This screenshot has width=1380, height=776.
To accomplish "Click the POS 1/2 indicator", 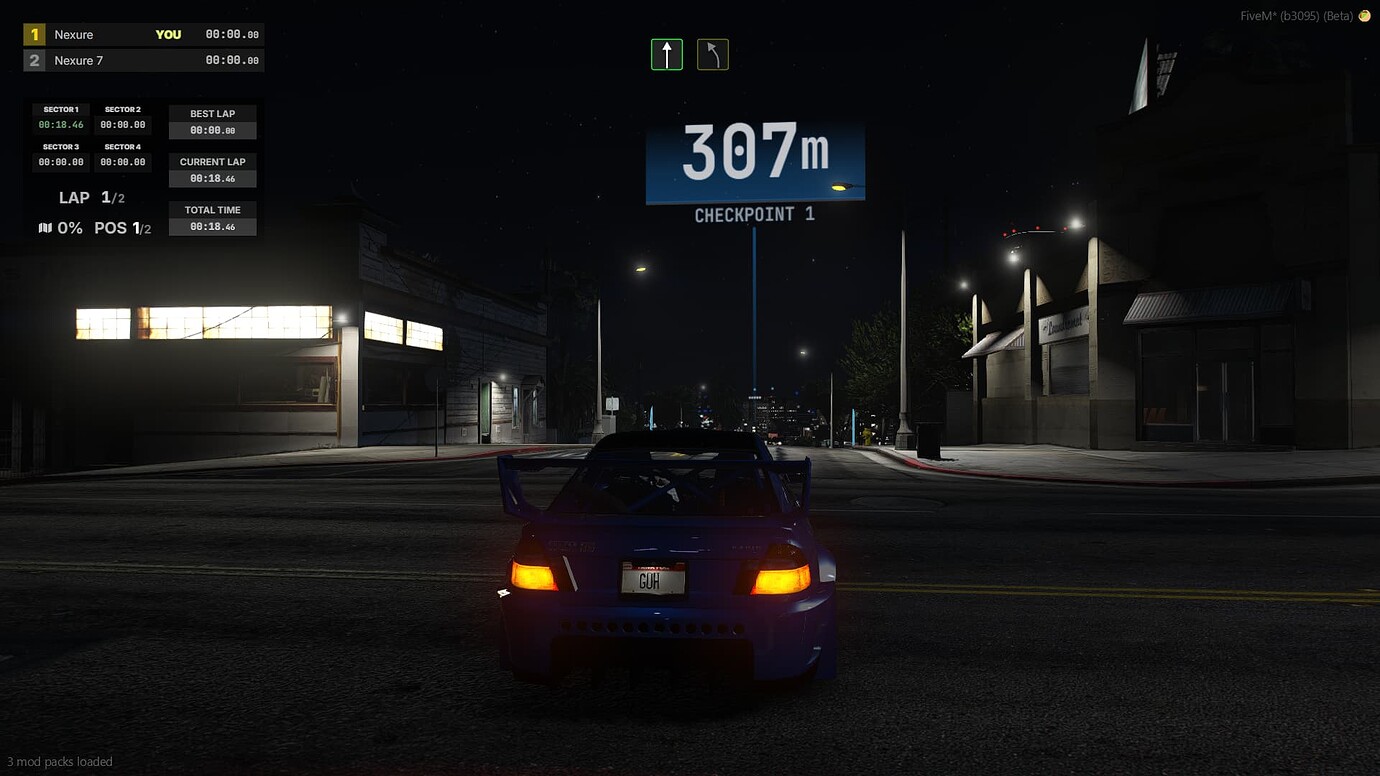I will point(122,227).
